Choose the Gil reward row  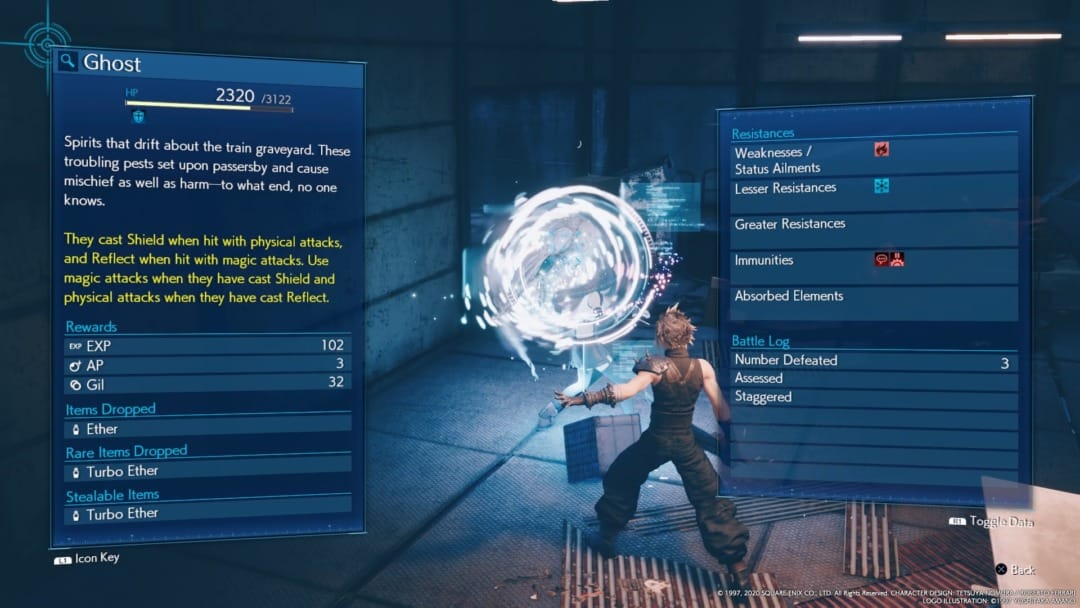[208, 384]
